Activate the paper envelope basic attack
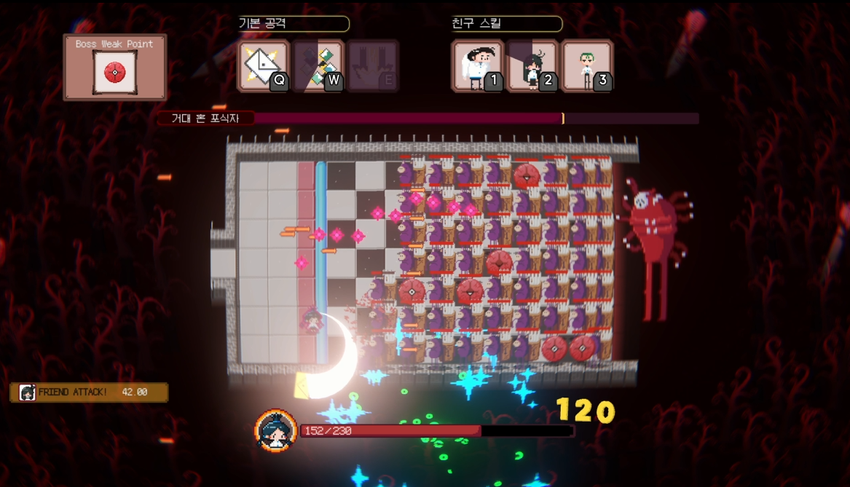This screenshot has height=487, width=850. 263,66
